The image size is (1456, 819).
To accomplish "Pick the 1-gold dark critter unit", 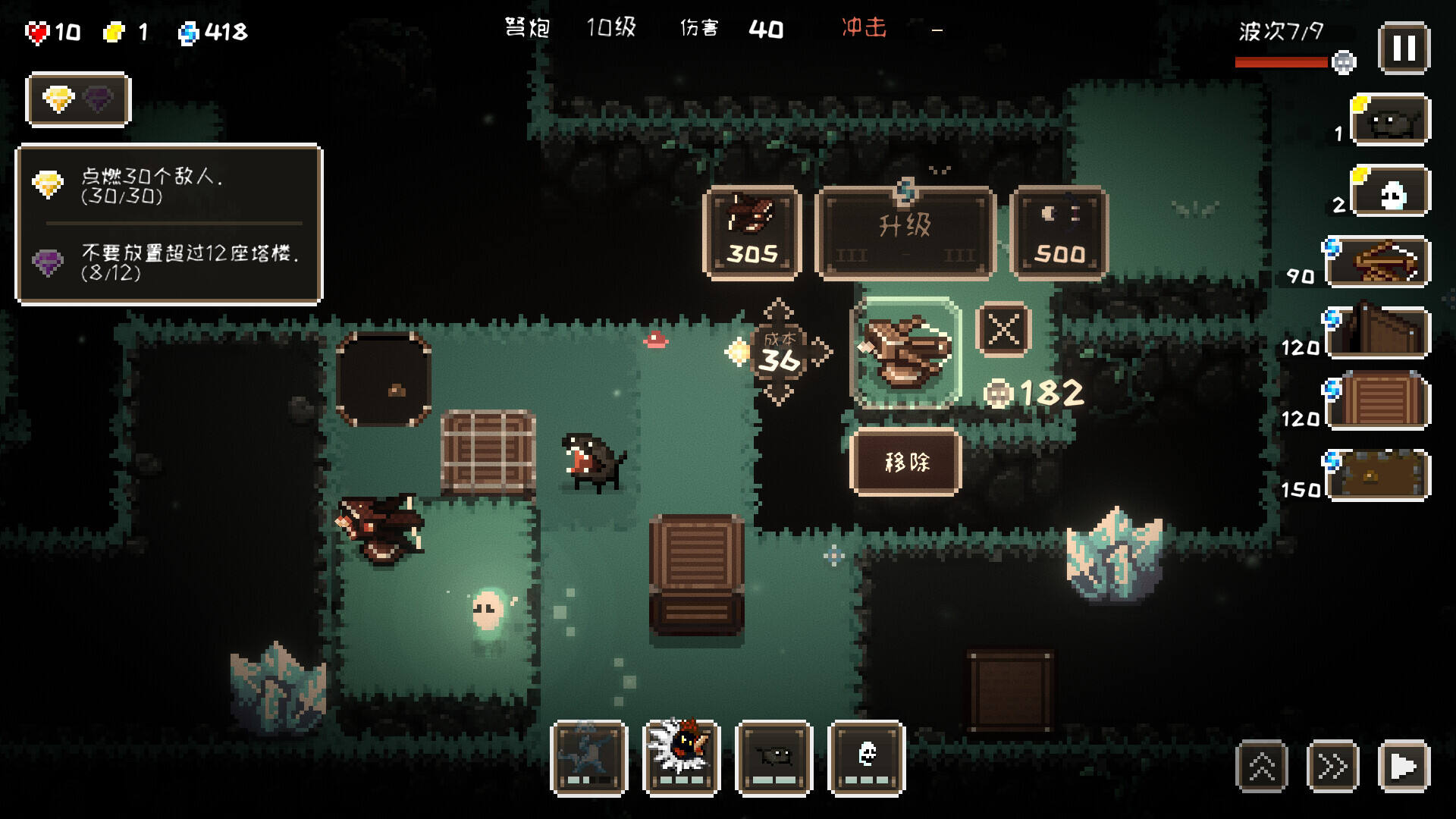I will [1389, 120].
